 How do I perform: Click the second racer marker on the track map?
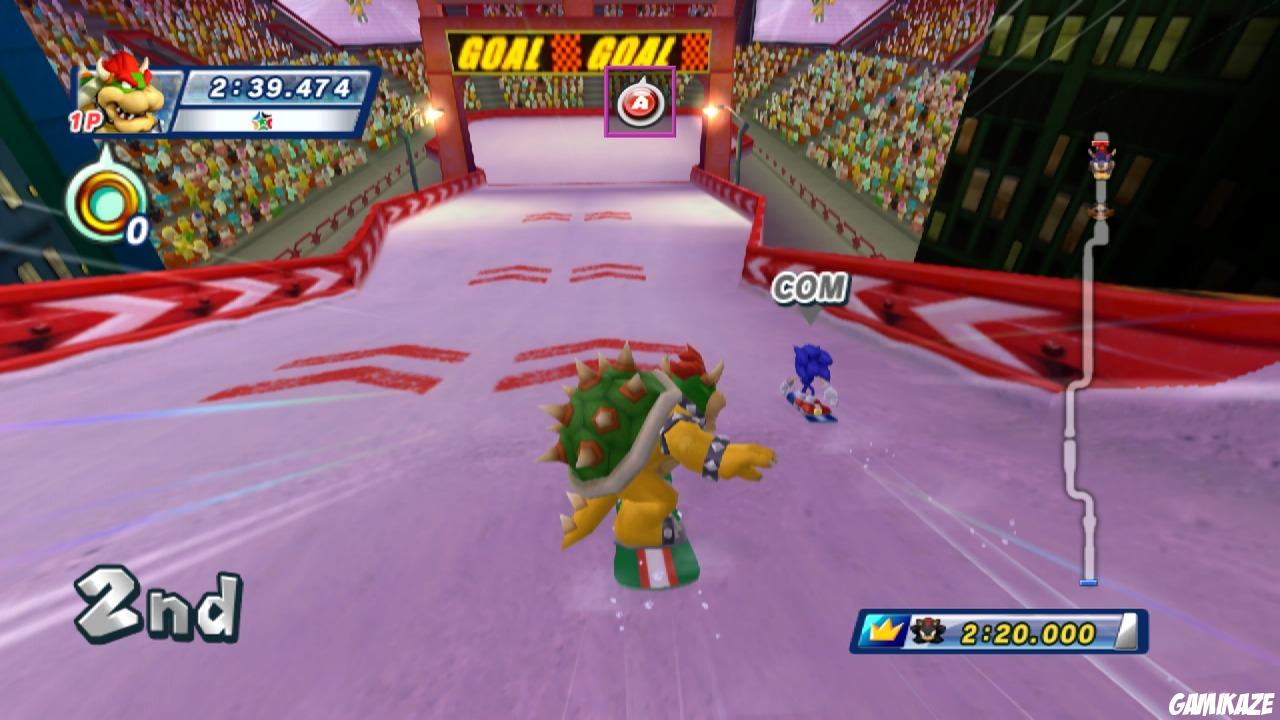[x=1099, y=211]
